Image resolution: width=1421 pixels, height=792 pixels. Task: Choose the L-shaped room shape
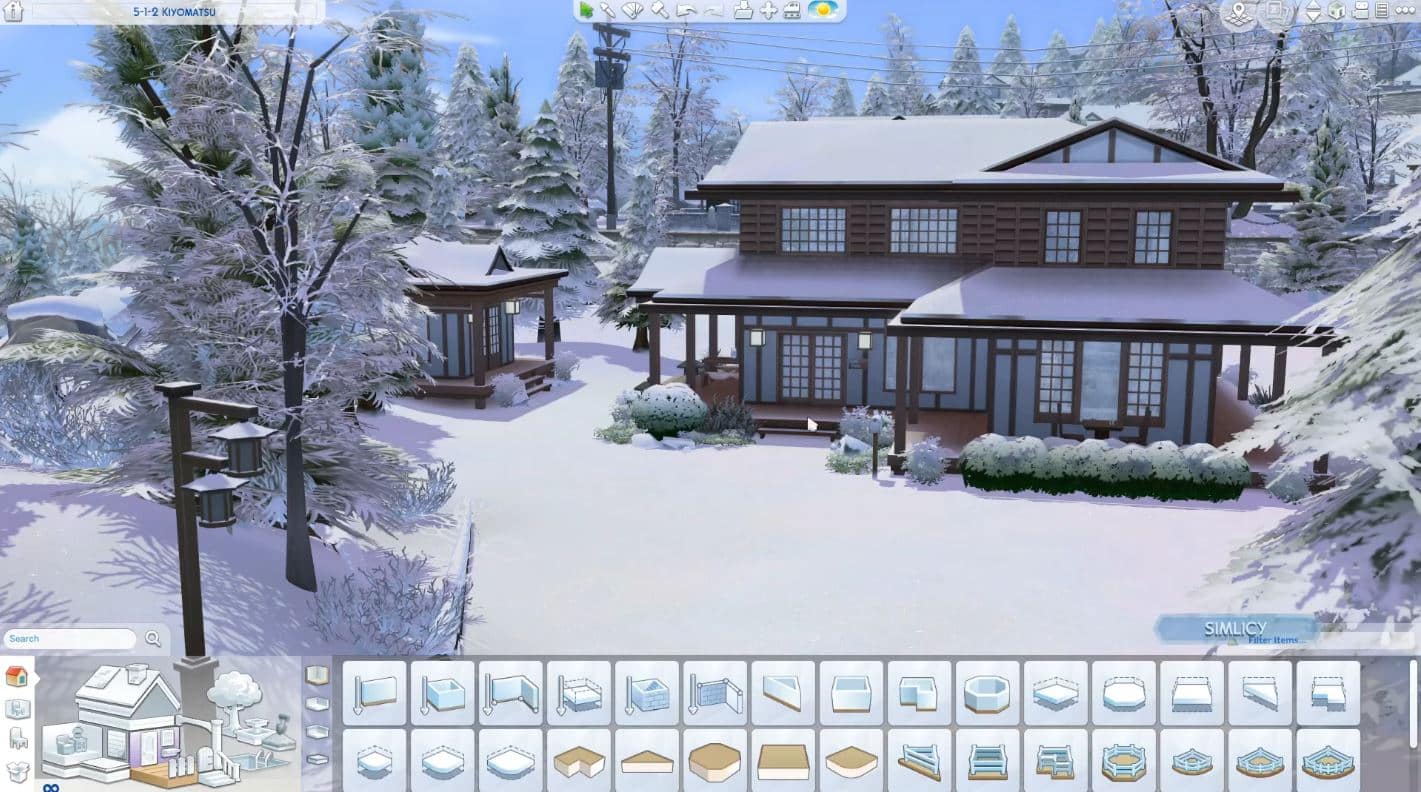pos(919,693)
